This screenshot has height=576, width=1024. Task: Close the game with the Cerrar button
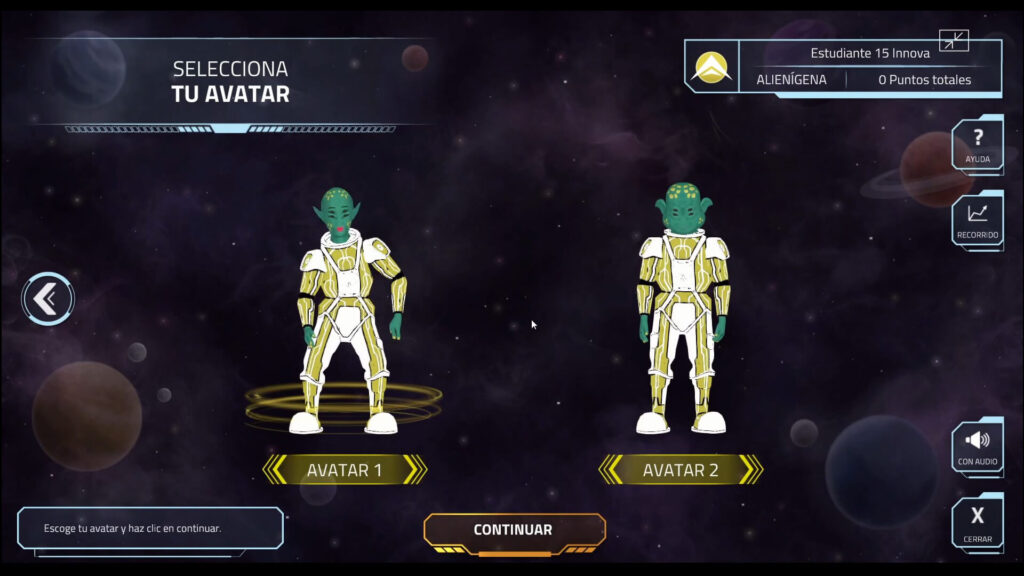tap(977, 521)
